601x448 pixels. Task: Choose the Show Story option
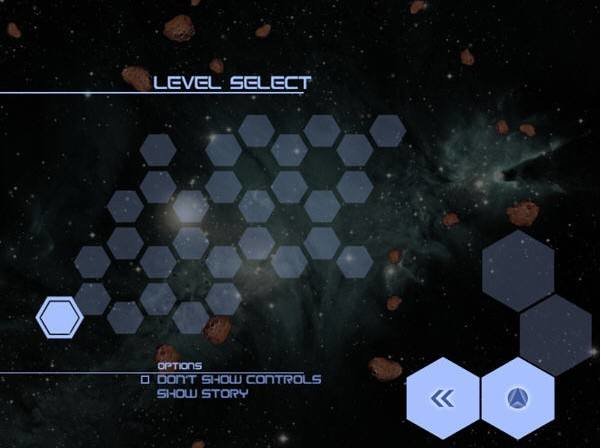point(202,393)
